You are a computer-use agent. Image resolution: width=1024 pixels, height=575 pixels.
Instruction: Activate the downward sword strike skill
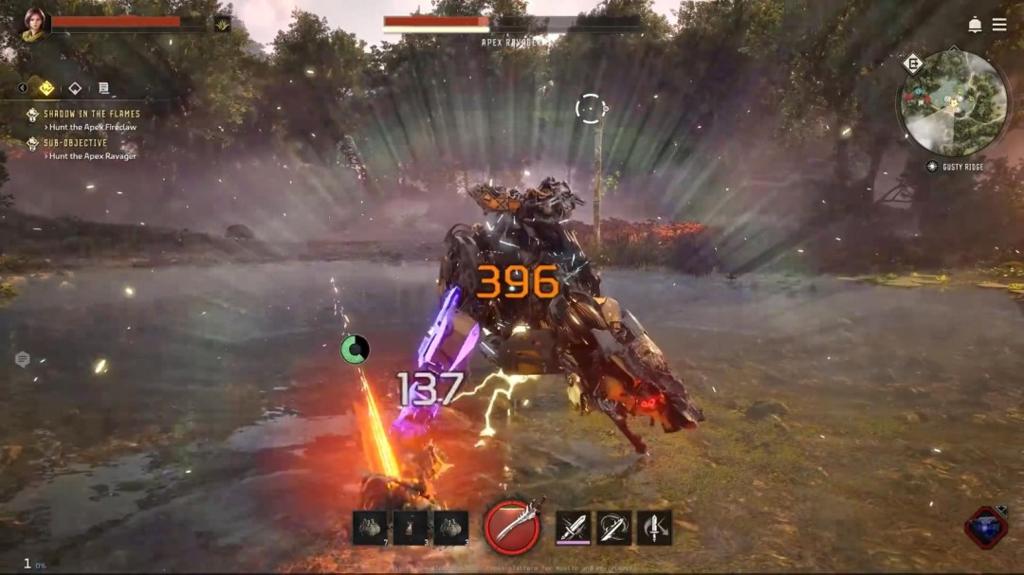pyautogui.click(x=655, y=526)
